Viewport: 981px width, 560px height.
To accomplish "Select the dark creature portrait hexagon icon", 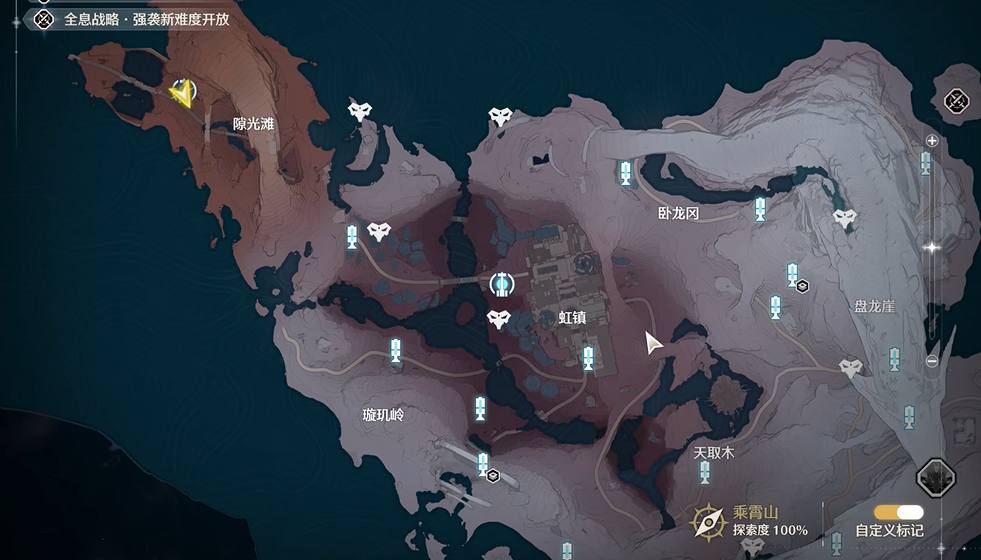I will [937, 479].
